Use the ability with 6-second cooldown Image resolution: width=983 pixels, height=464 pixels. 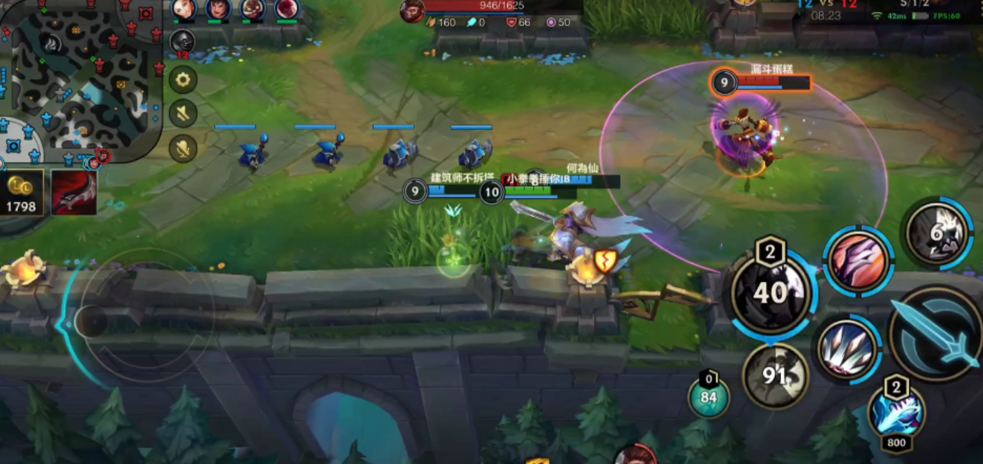(x=938, y=232)
